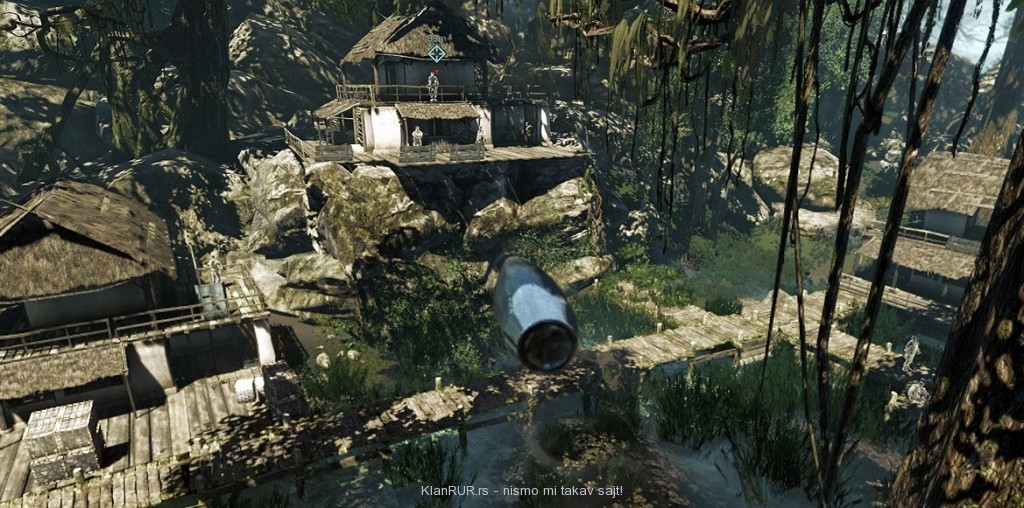
Task: Click the cyan diamond objective marker
Action: point(437,53)
